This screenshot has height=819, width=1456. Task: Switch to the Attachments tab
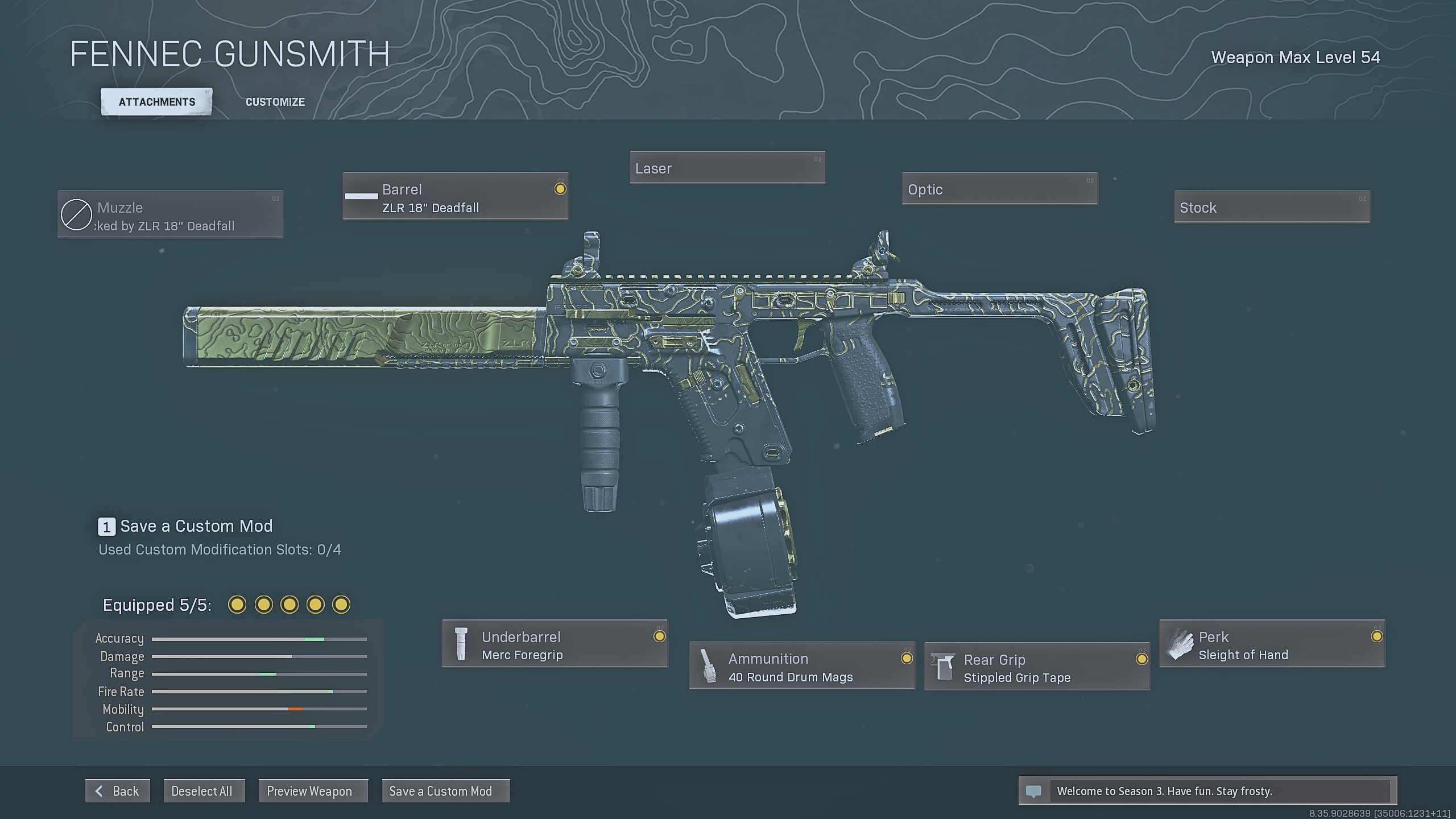[156, 102]
